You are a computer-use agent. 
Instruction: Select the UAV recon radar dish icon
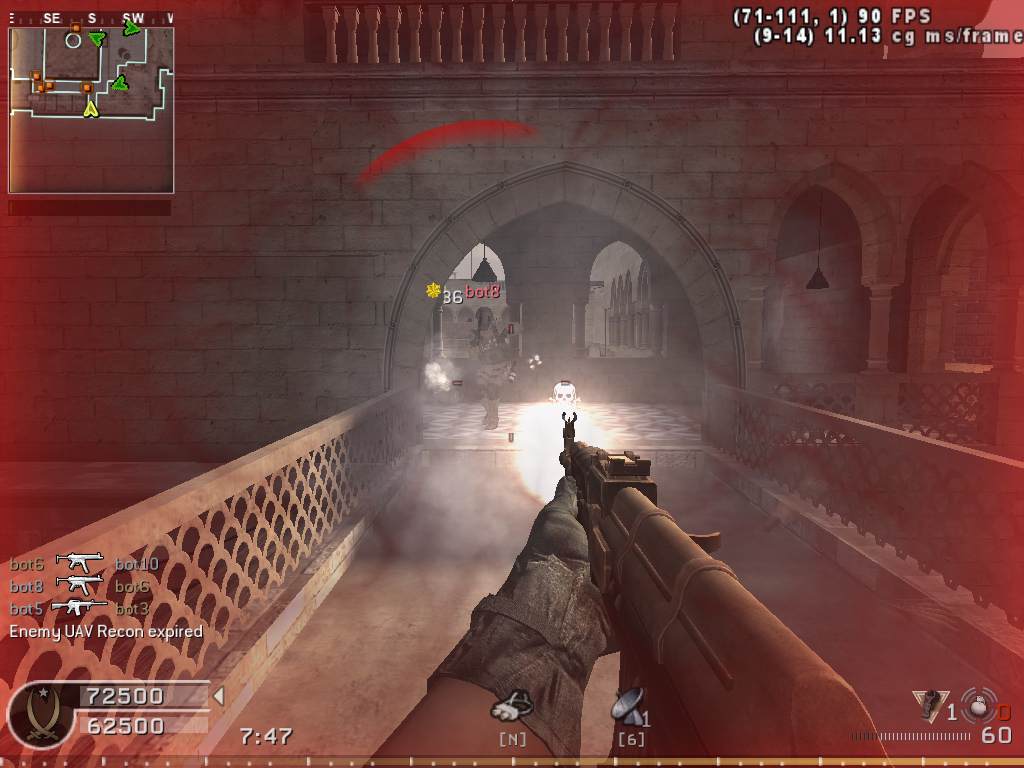click(628, 707)
